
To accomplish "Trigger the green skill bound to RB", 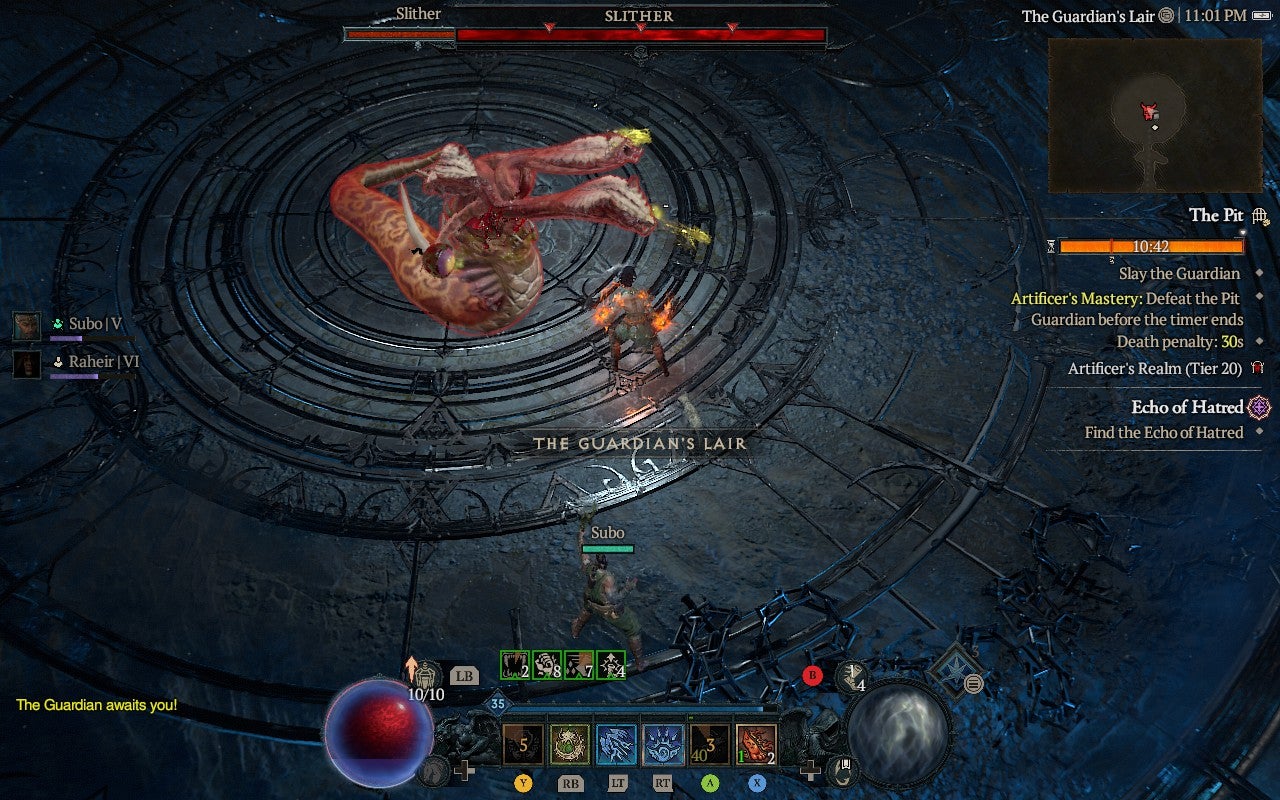I will tap(568, 742).
